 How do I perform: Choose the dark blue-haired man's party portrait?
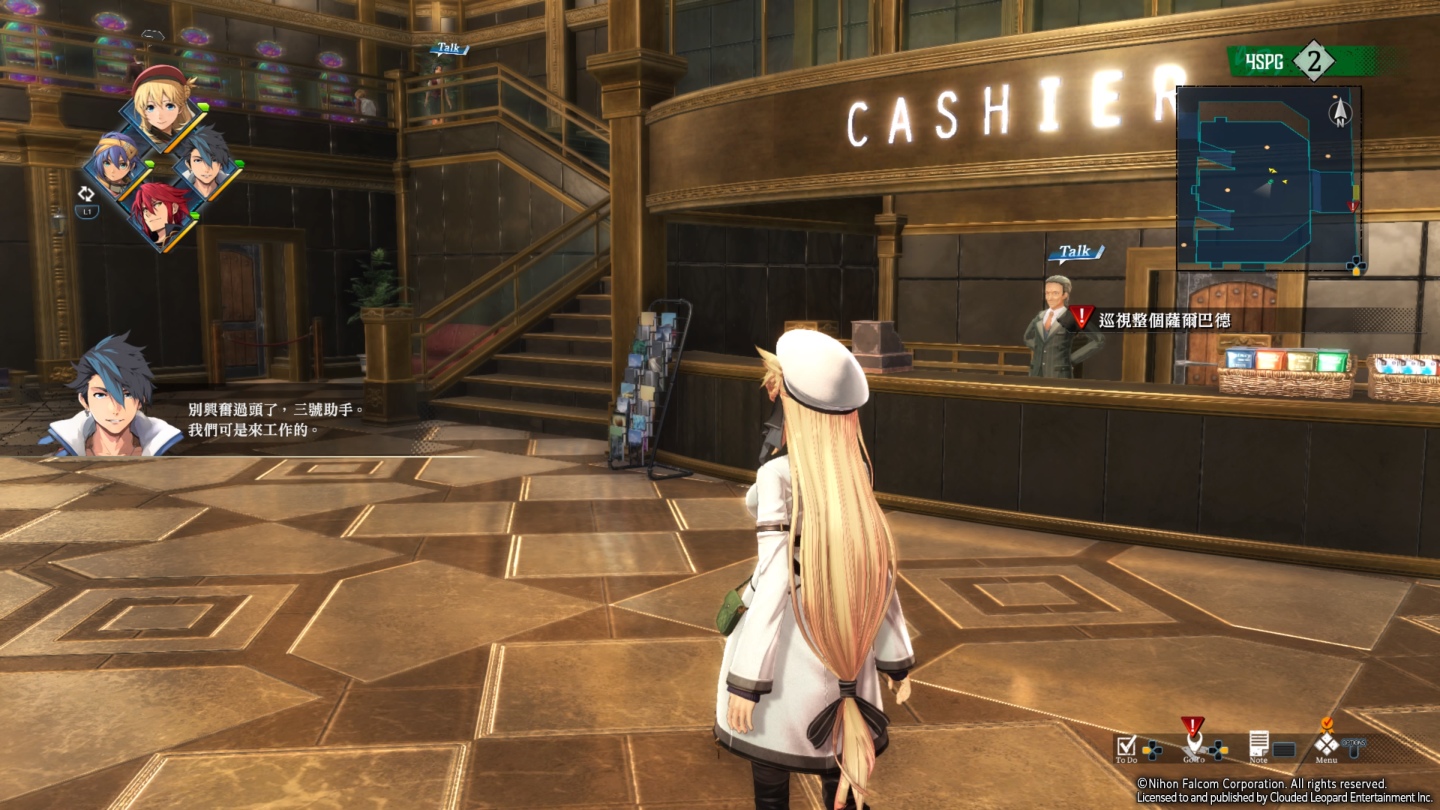pyautogui.click(x=208, y=164)
